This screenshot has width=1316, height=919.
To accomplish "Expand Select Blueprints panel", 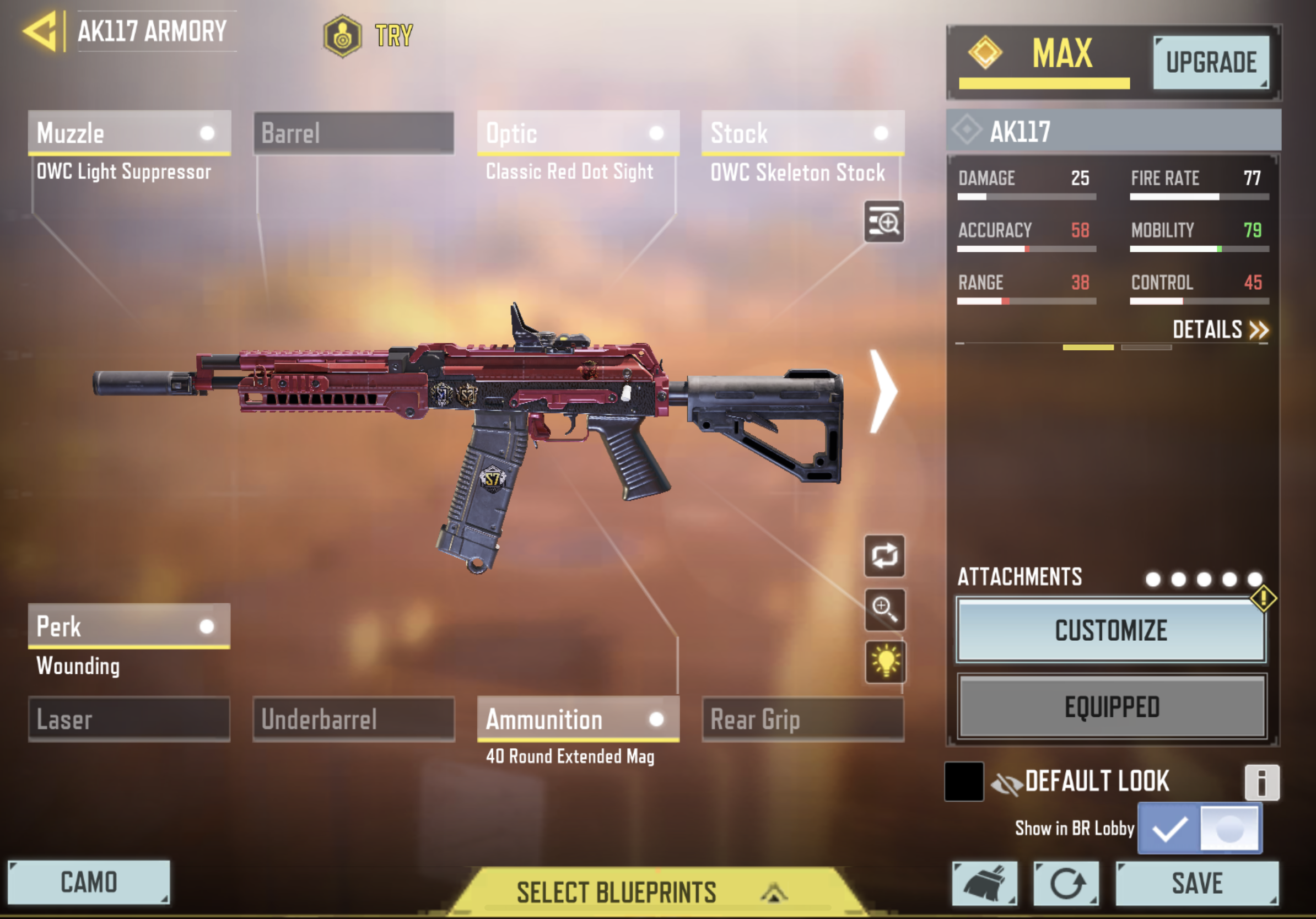I will [650, 892].
